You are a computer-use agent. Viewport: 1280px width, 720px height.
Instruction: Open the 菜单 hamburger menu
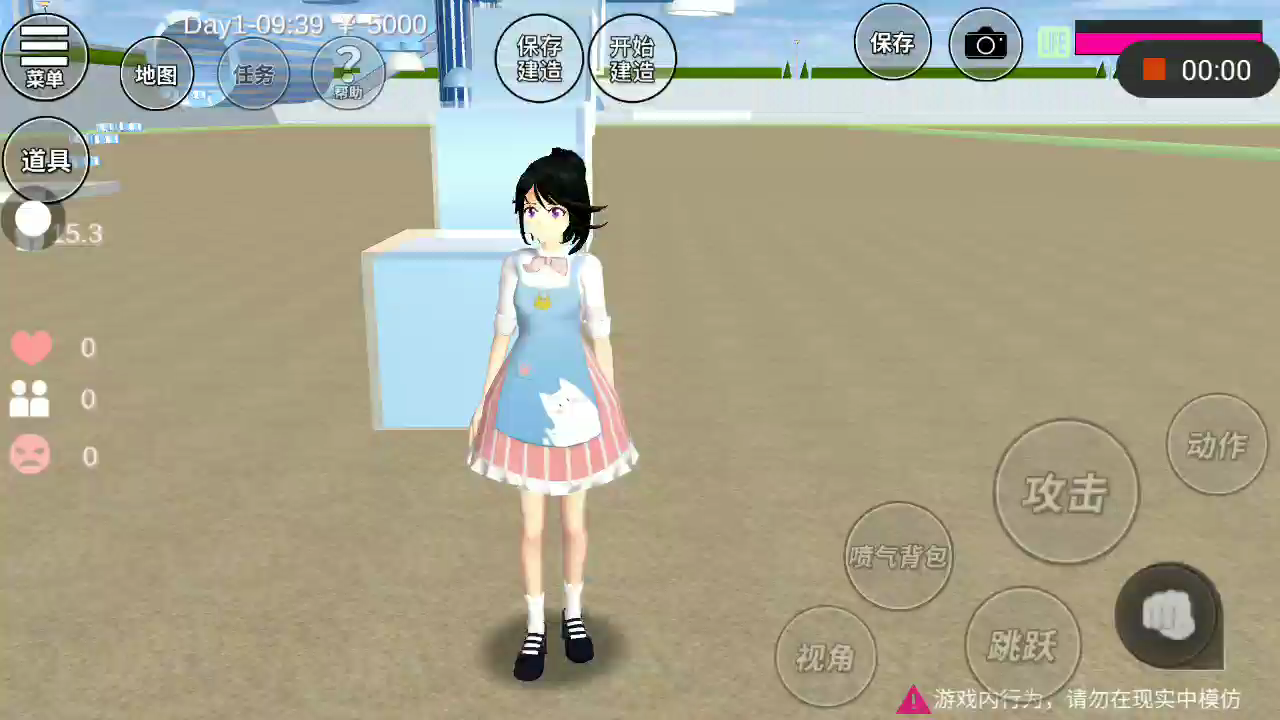click(45, 56)
